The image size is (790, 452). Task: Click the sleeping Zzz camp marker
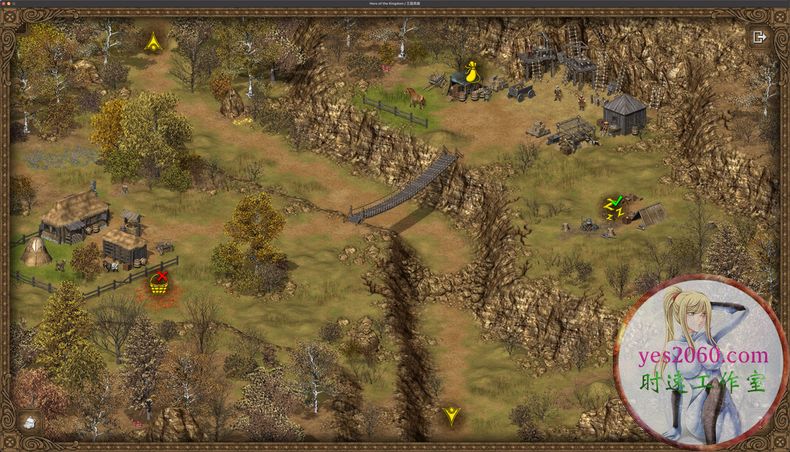click(x=612, y=208)
